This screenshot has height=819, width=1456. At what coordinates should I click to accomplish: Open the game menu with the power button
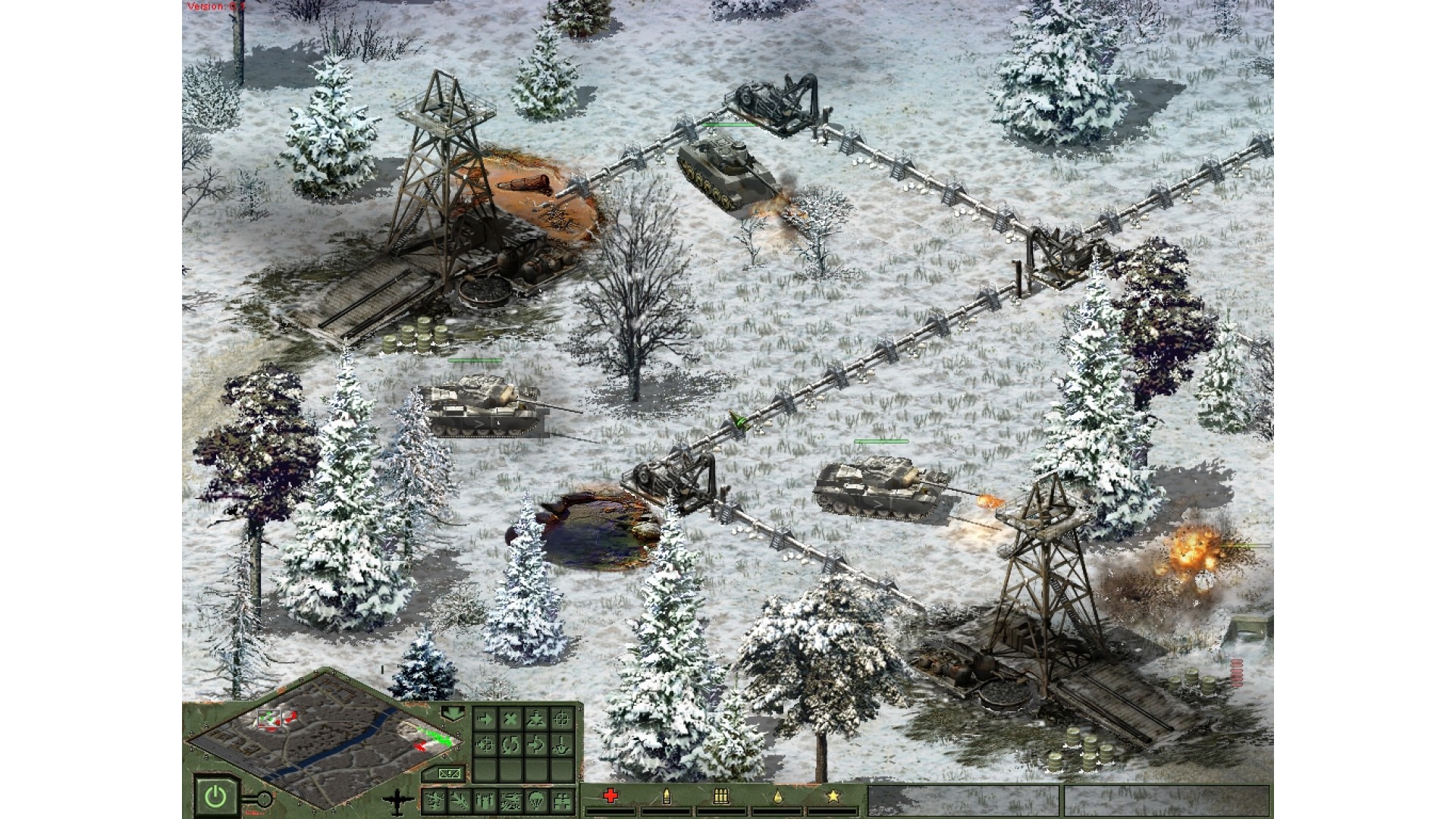pos(215,796)
